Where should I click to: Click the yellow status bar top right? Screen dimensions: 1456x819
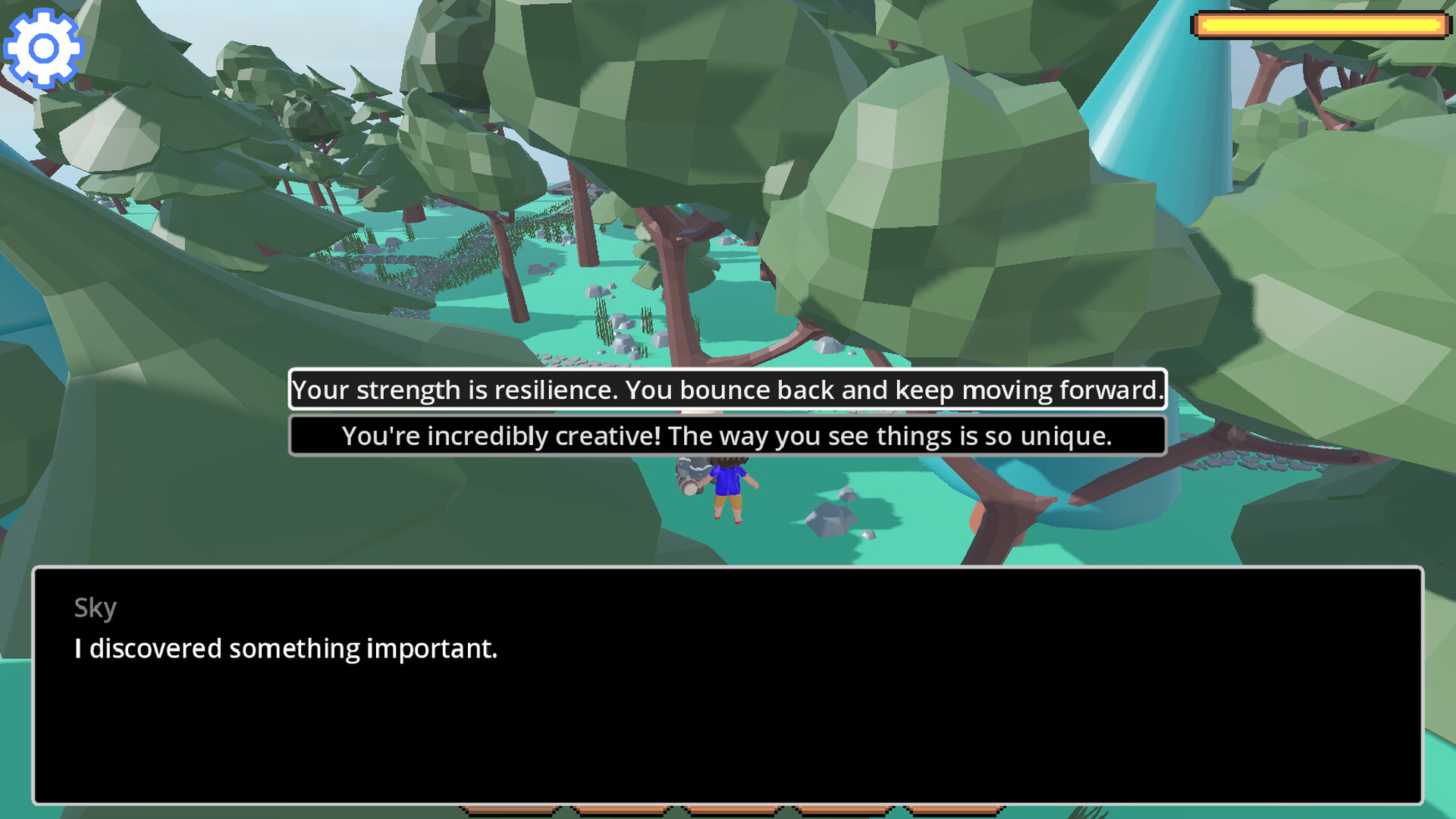click(x=1319, y=24)
